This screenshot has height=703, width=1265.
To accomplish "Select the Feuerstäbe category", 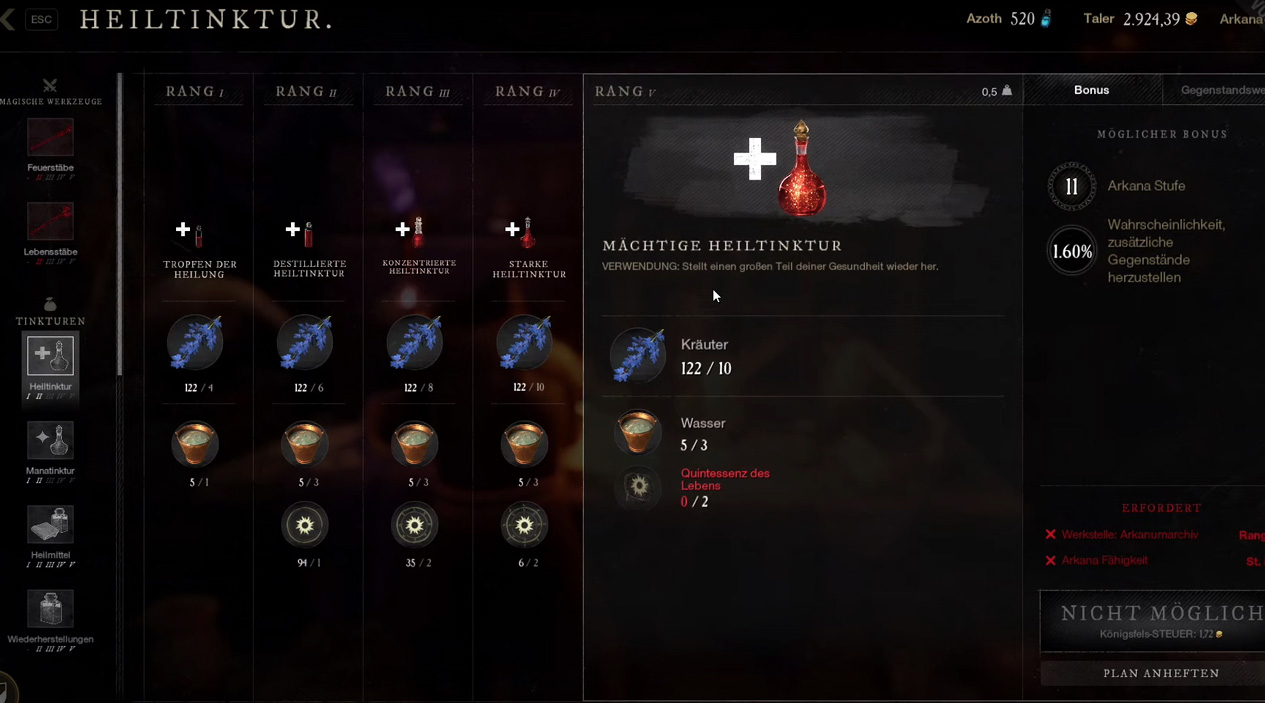I will [50, 139].
